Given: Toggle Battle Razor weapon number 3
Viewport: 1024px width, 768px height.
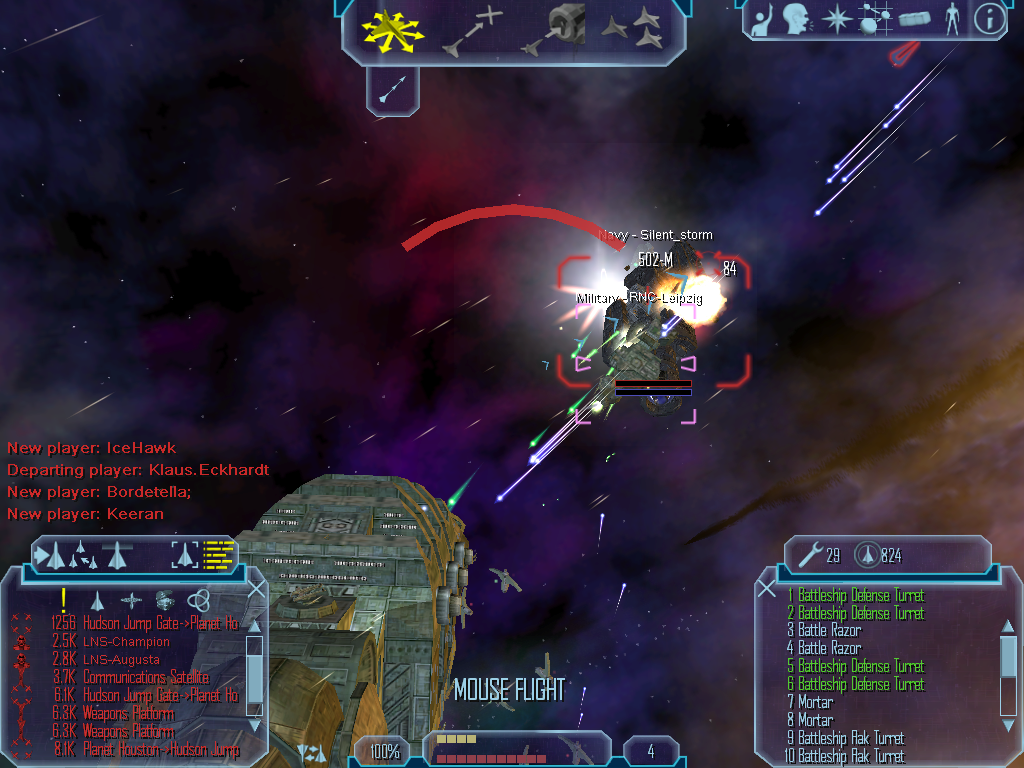Looking at the screenshot, I should point(829,631).
